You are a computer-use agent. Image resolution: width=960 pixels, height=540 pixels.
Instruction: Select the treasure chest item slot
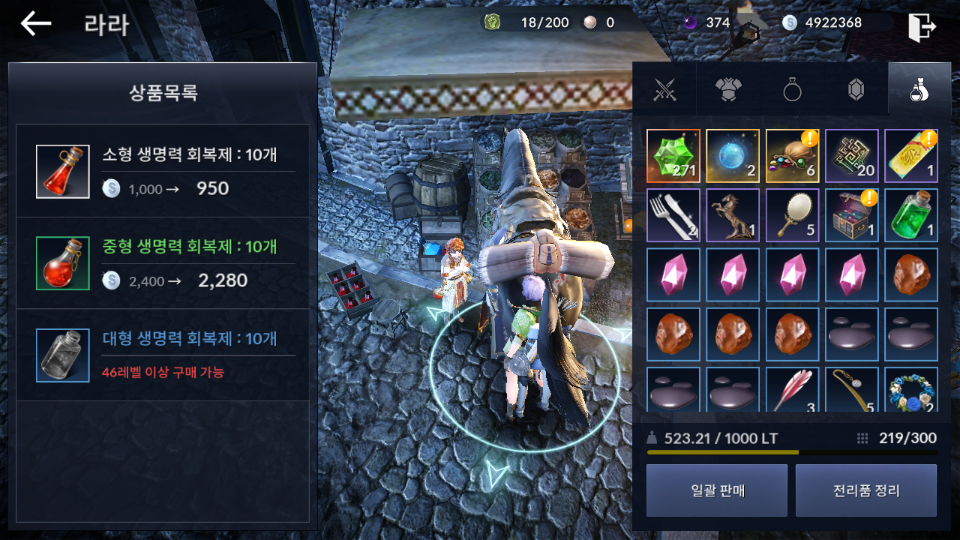852,215
